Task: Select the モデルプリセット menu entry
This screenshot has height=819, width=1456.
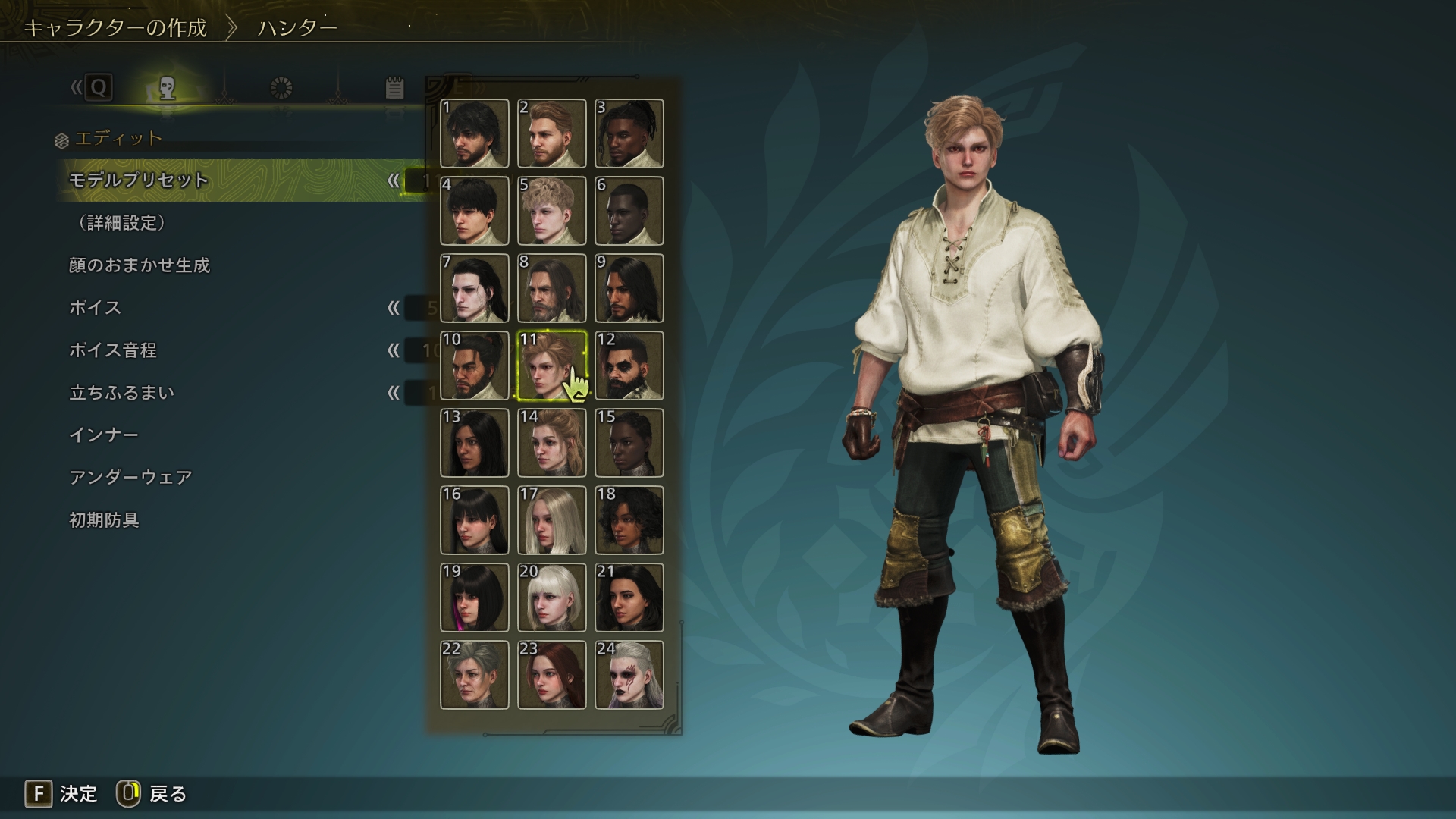Action: pos(139,180)
